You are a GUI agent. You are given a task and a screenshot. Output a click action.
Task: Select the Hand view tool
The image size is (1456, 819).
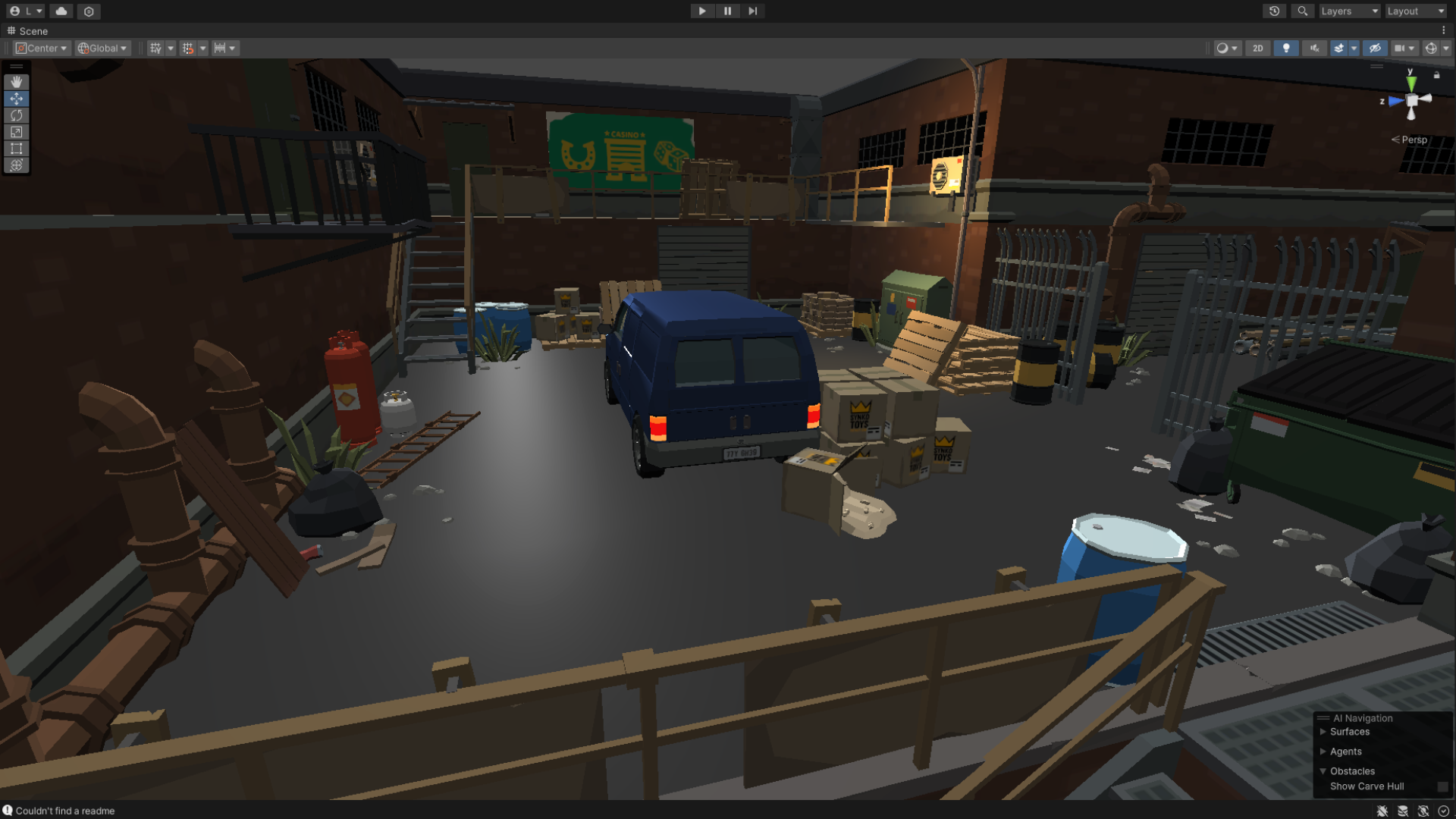point(16,82)
